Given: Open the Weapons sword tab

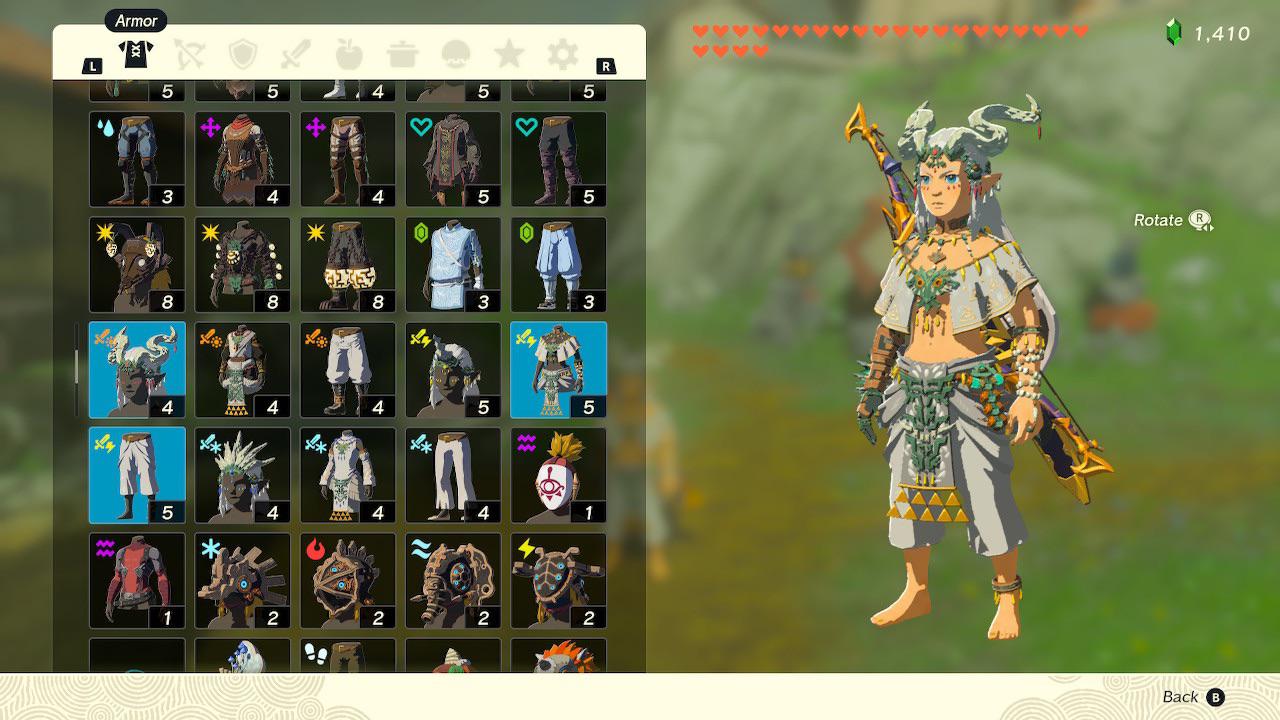Looking at the screenshot, I should (x=296, y=55).
